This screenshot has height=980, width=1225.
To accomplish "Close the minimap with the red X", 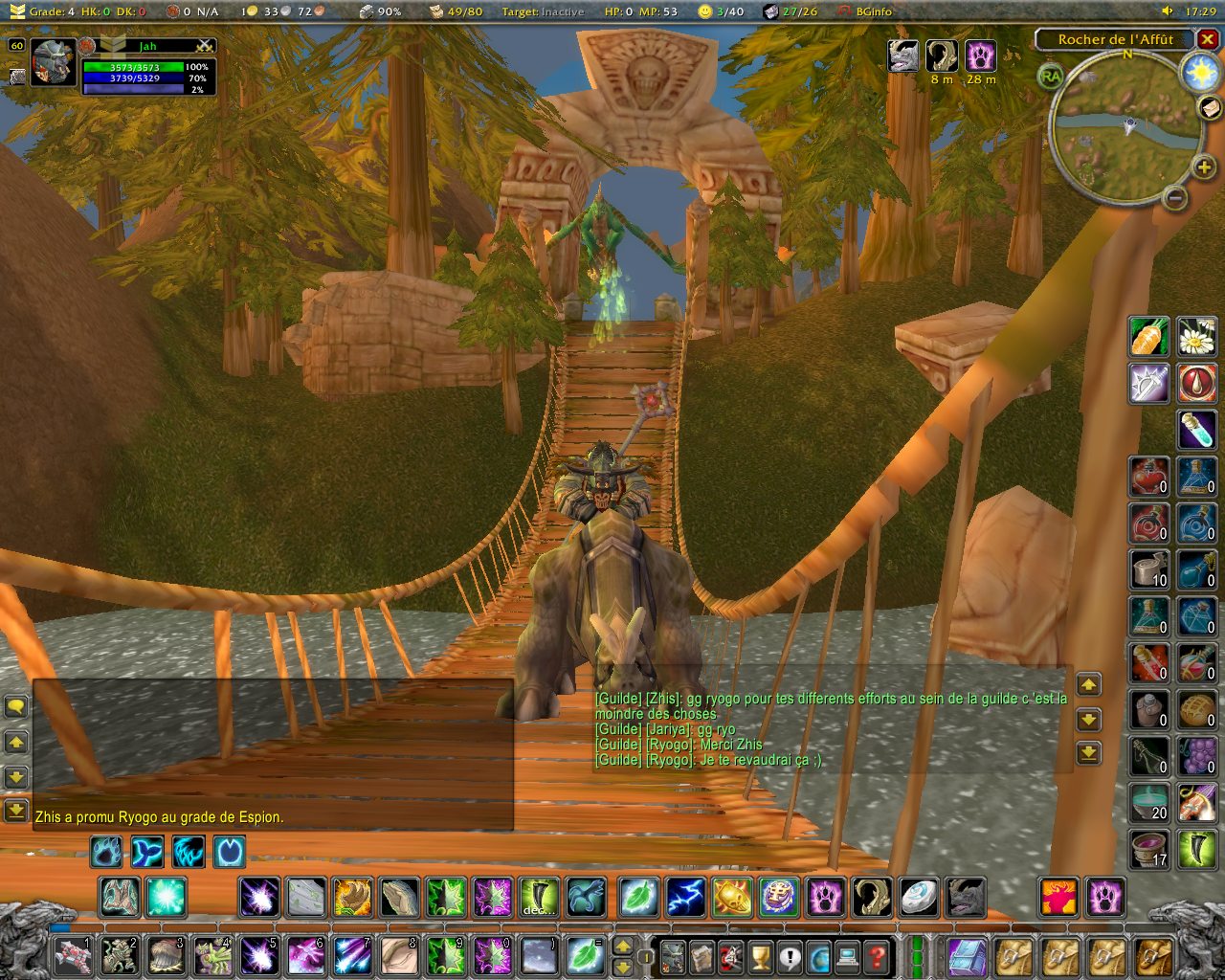I will [x=1208, y=39].
